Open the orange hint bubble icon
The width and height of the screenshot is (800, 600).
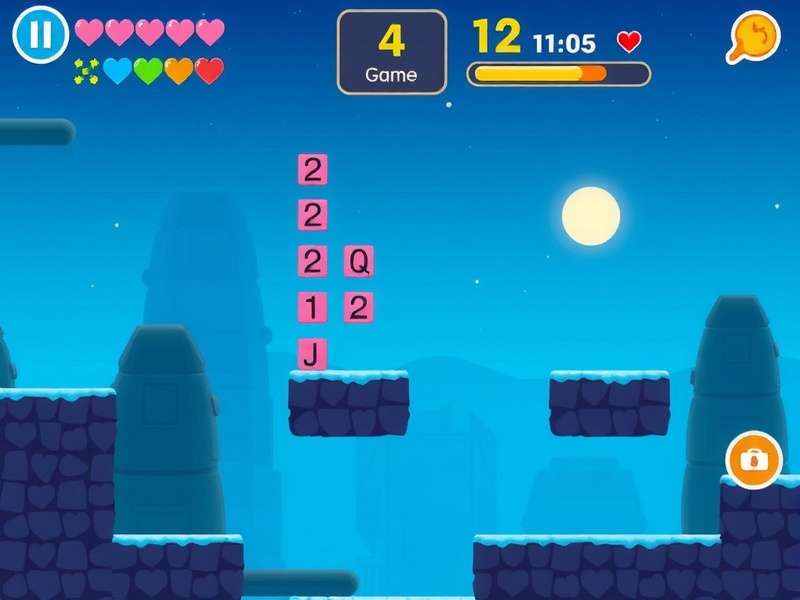752,36
